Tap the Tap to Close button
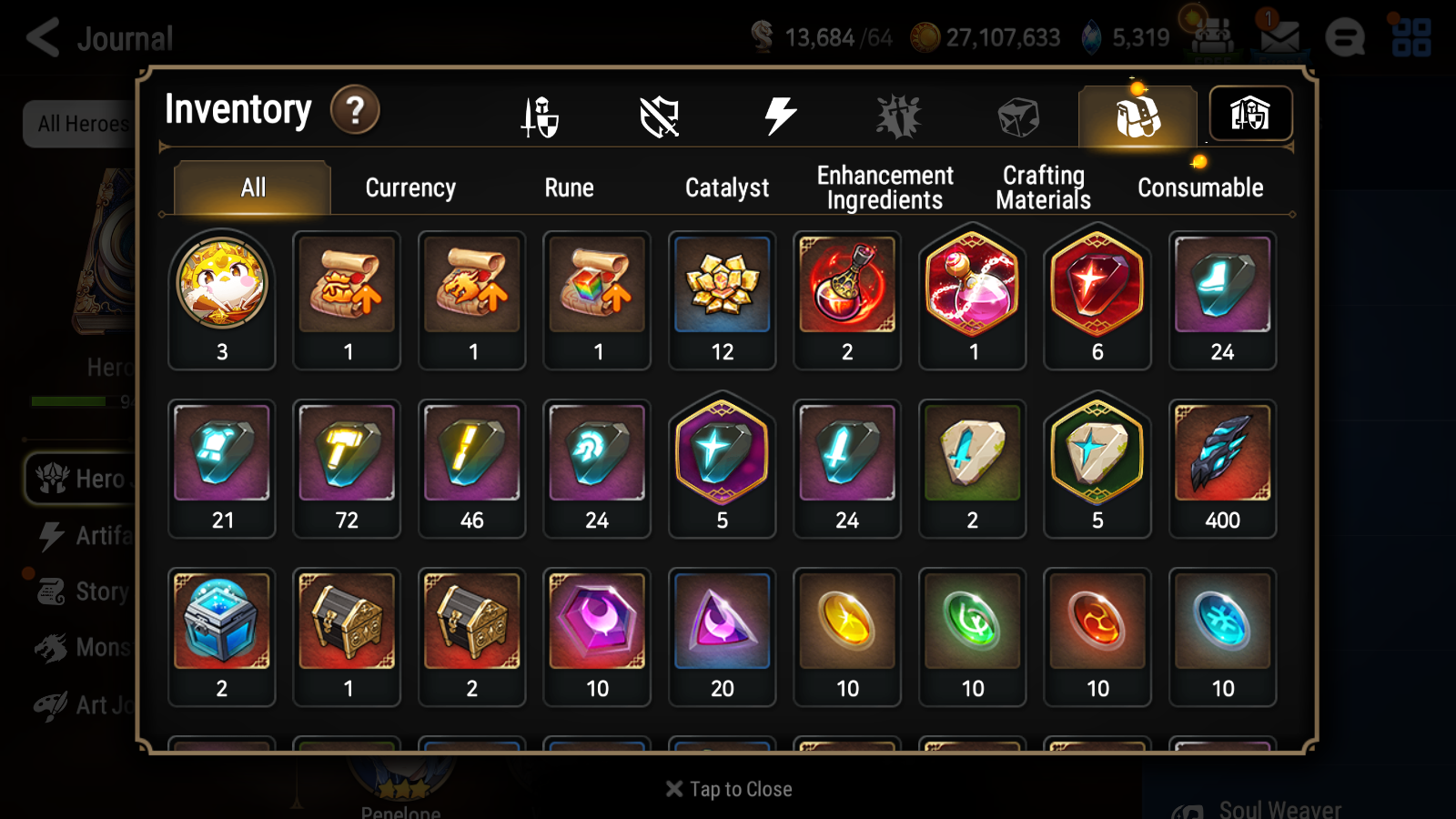The width and height of the screenshot is (1456, 819). [x=726, y=789]
